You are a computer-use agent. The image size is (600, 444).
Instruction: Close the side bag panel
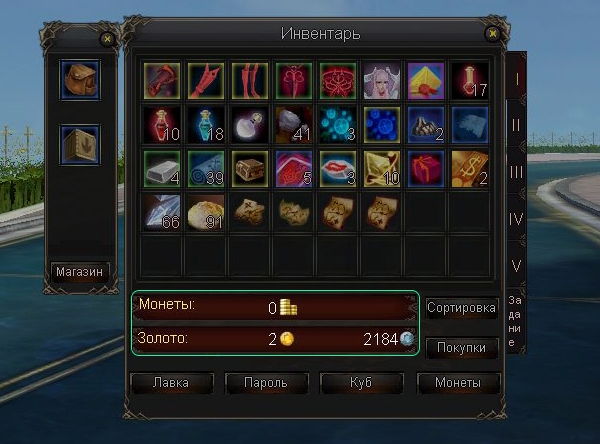[x=107, y=40]
